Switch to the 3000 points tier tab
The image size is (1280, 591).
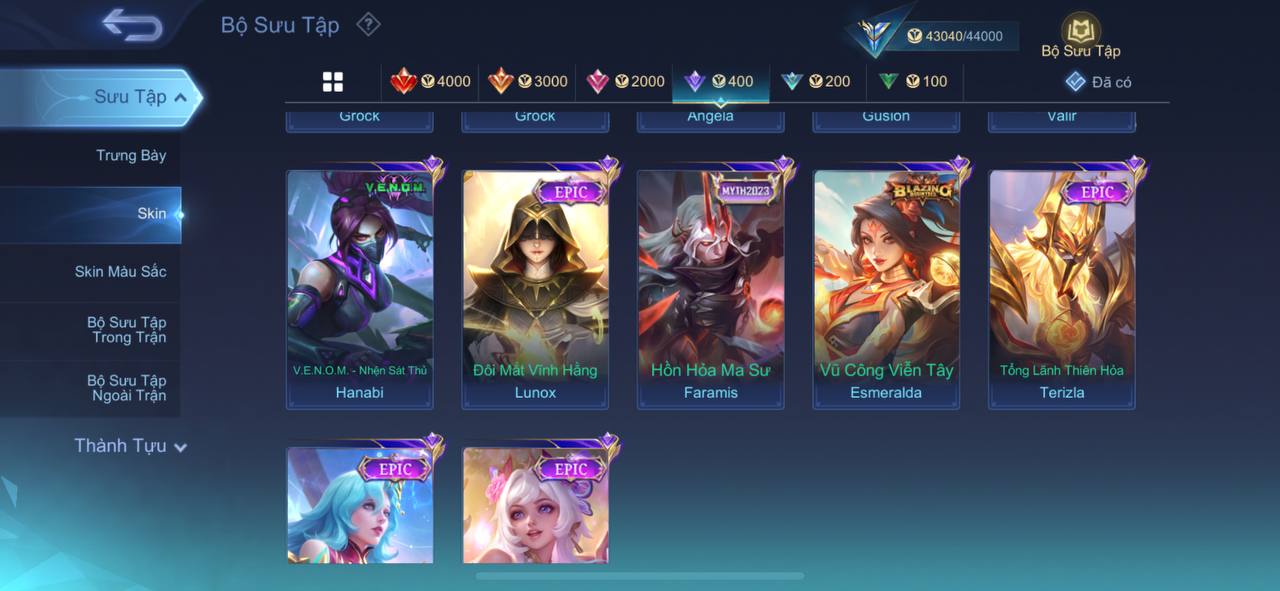coord(527,82)
